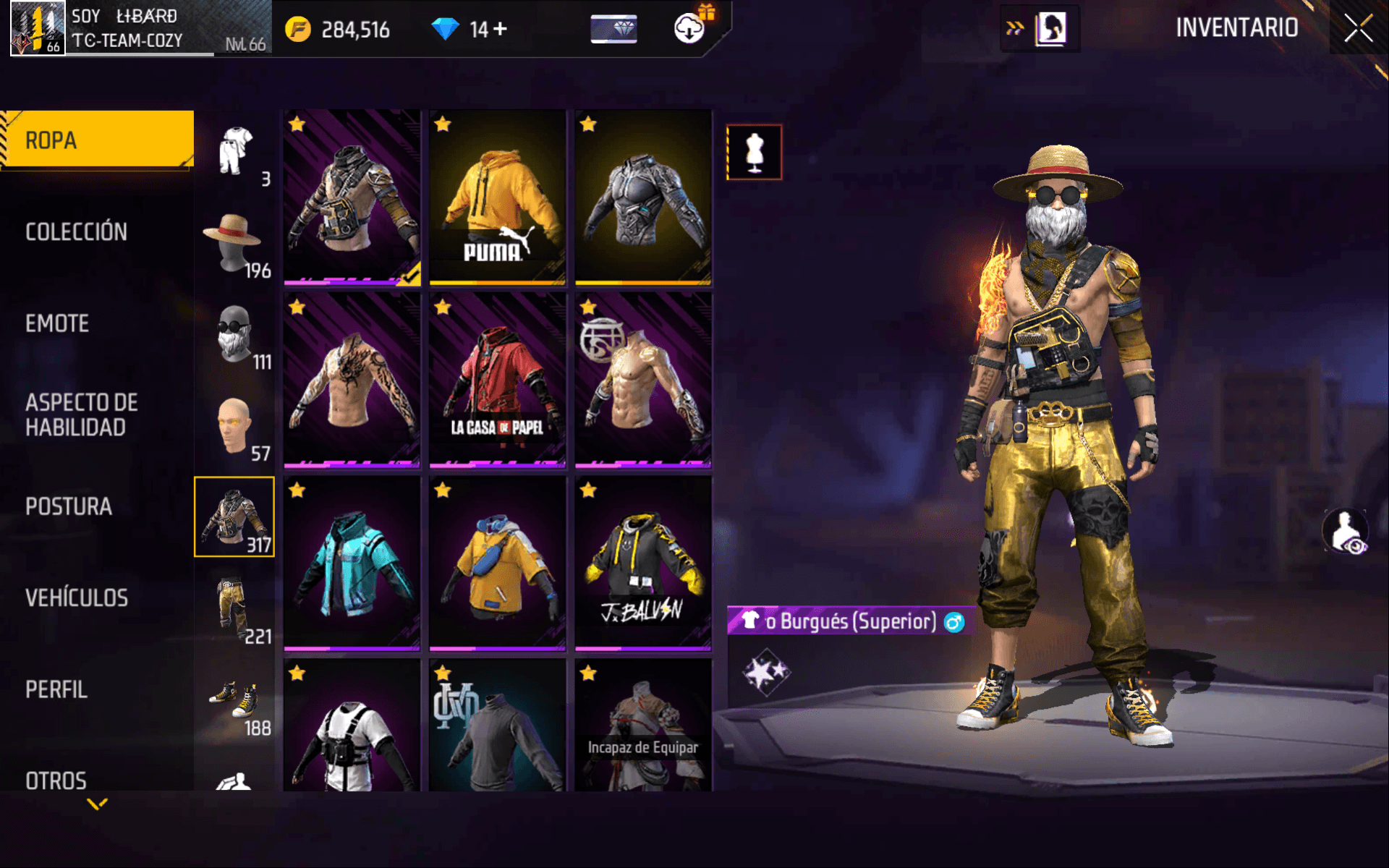Image resolution: width=1389 pixels, height=868 pixels.
Task: Select the bearded mask category
Action: point(234,335)
